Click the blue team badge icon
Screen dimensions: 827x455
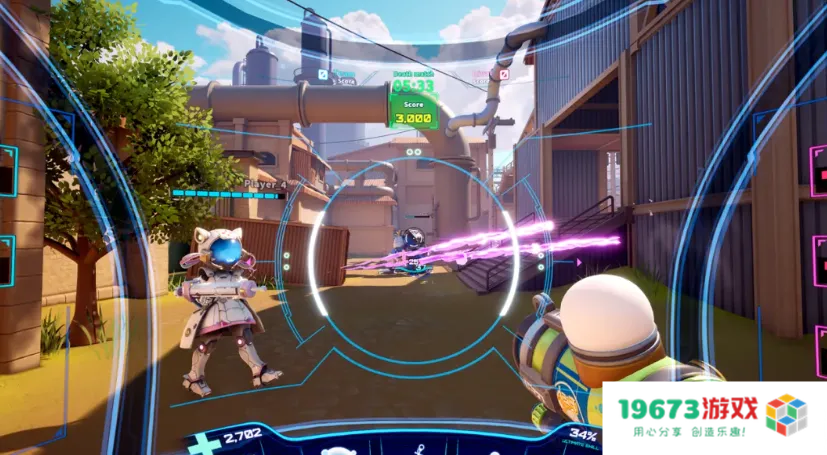[x=323, y=73]
